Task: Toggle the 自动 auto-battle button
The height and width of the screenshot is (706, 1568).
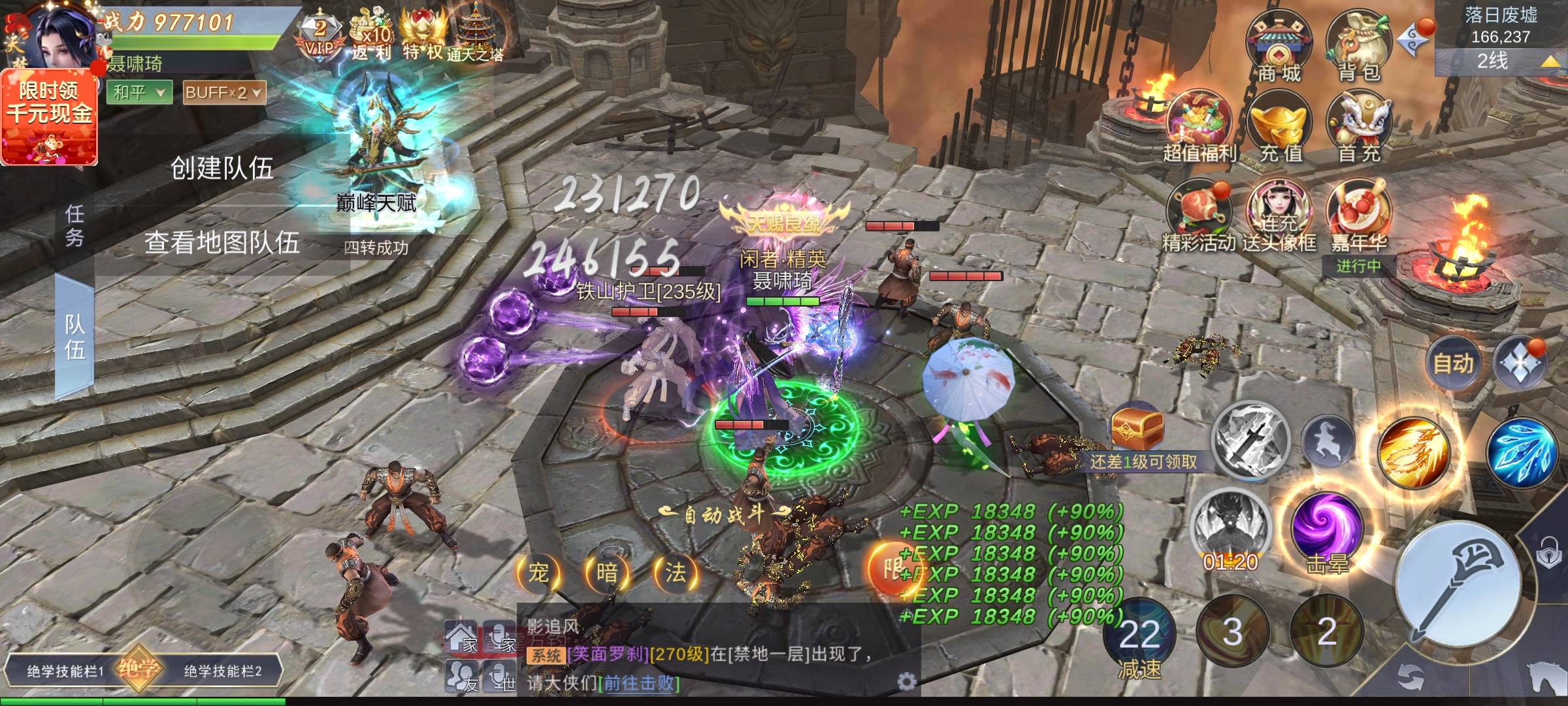Action: [1453, 363]
